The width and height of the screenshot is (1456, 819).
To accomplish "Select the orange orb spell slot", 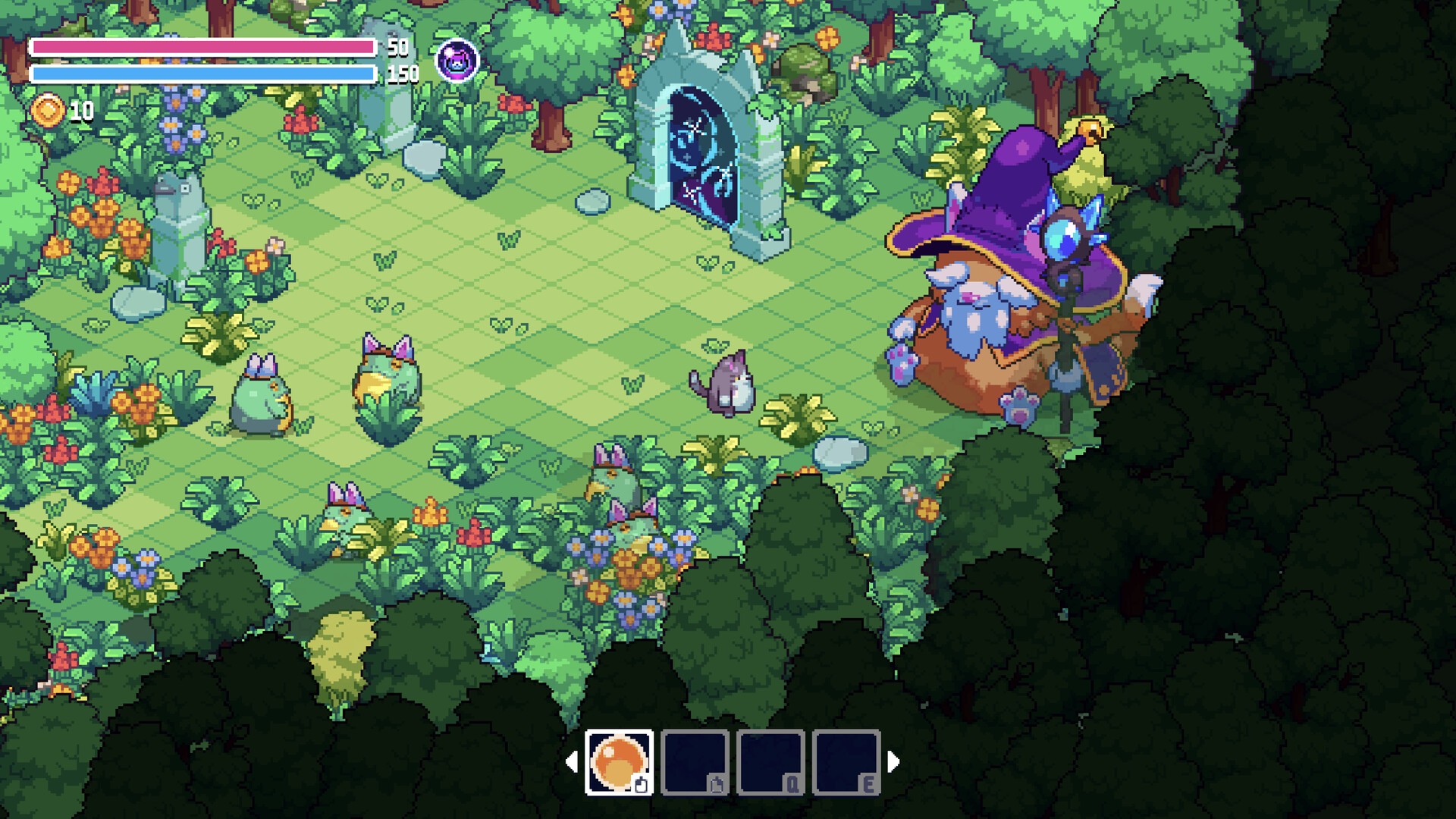I will tap(619, 761).
